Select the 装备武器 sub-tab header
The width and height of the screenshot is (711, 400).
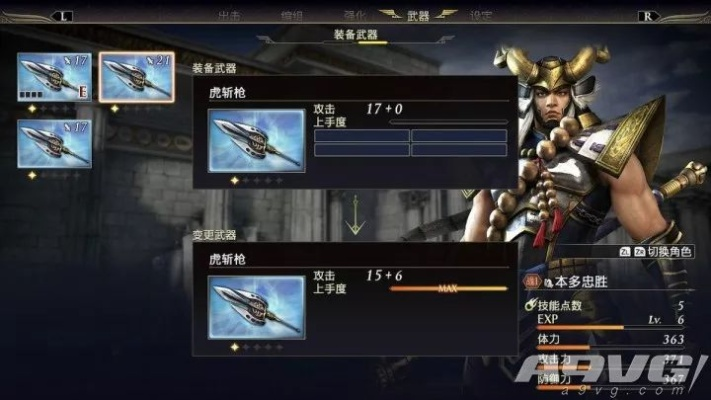tap(355, 35)
